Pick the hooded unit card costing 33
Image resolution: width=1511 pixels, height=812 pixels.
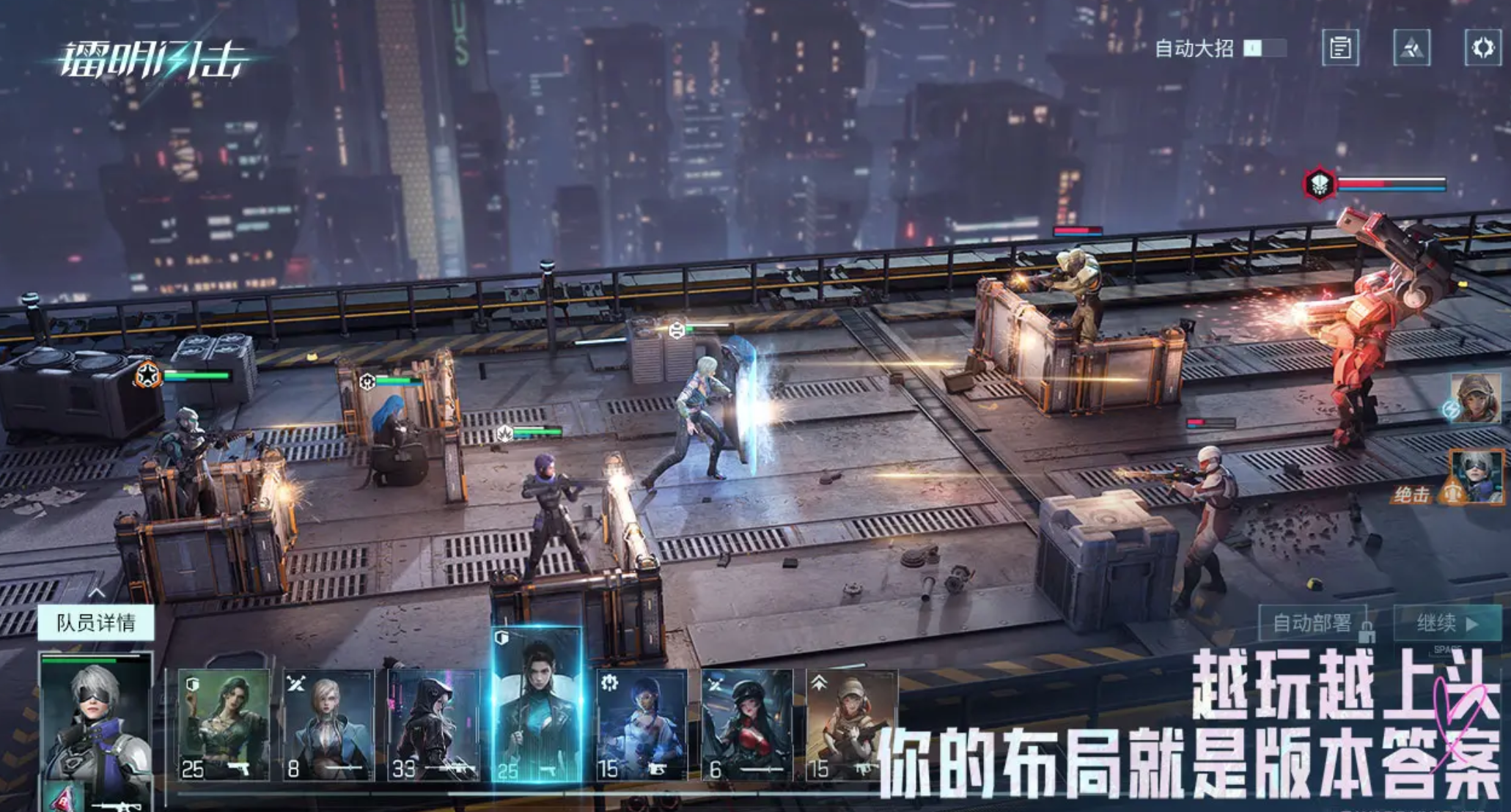click(x=433, y=724)
